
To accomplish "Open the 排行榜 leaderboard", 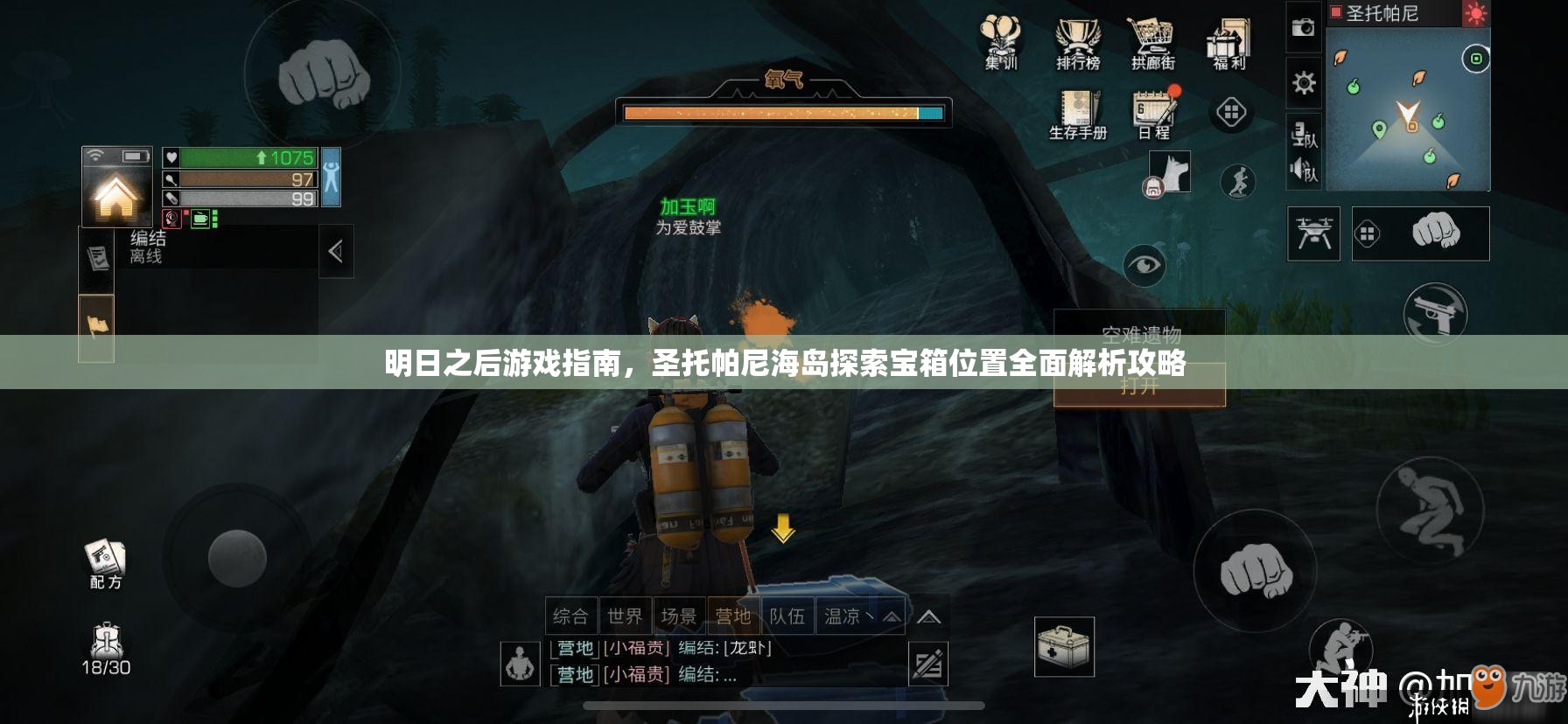I will [x=1079, y=39].
